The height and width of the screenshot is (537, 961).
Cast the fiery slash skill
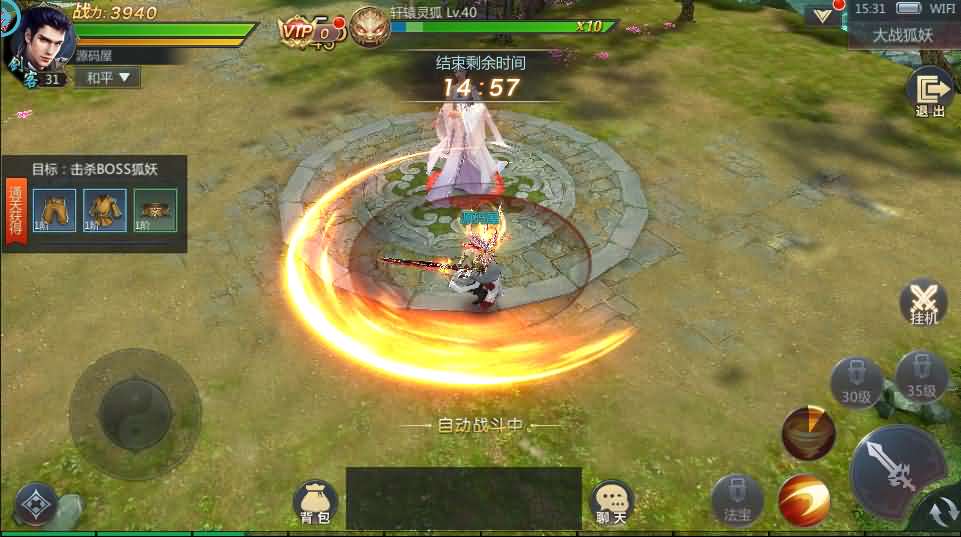pyautogui.click(x=803, y=497)
